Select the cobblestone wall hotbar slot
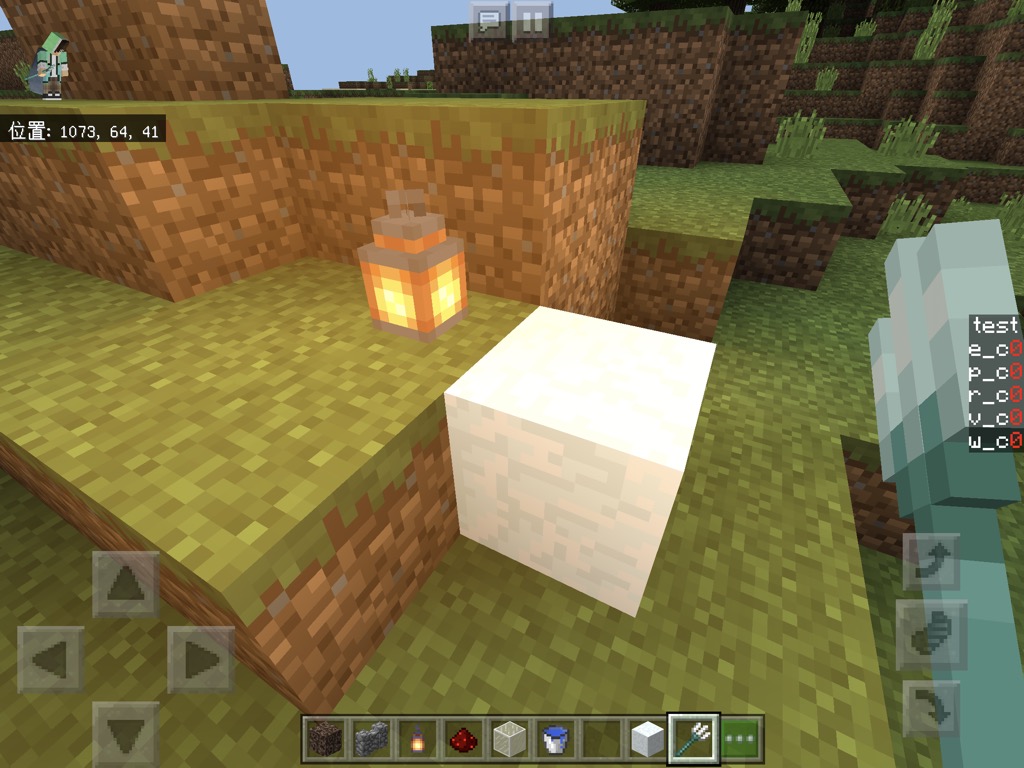 [x=369, y=739]
